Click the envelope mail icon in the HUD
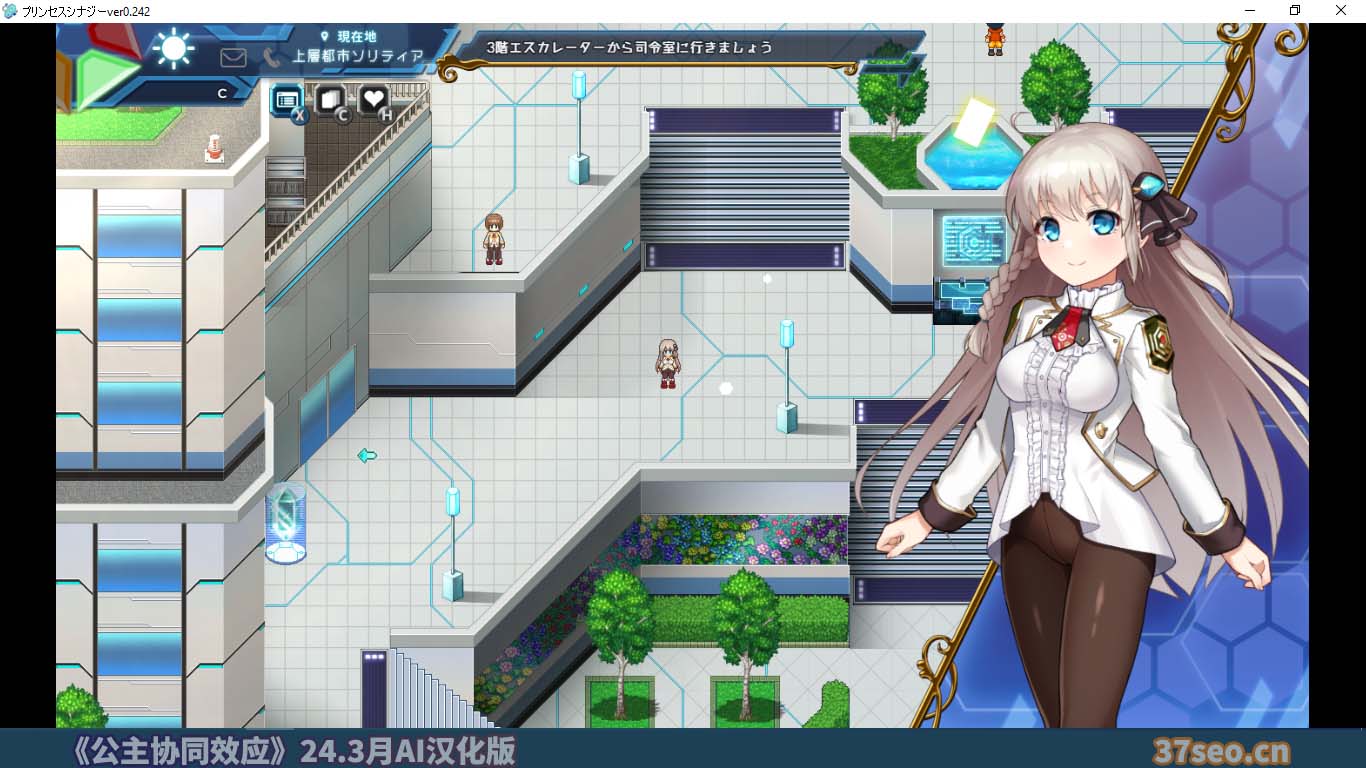 tap(233, 57)
